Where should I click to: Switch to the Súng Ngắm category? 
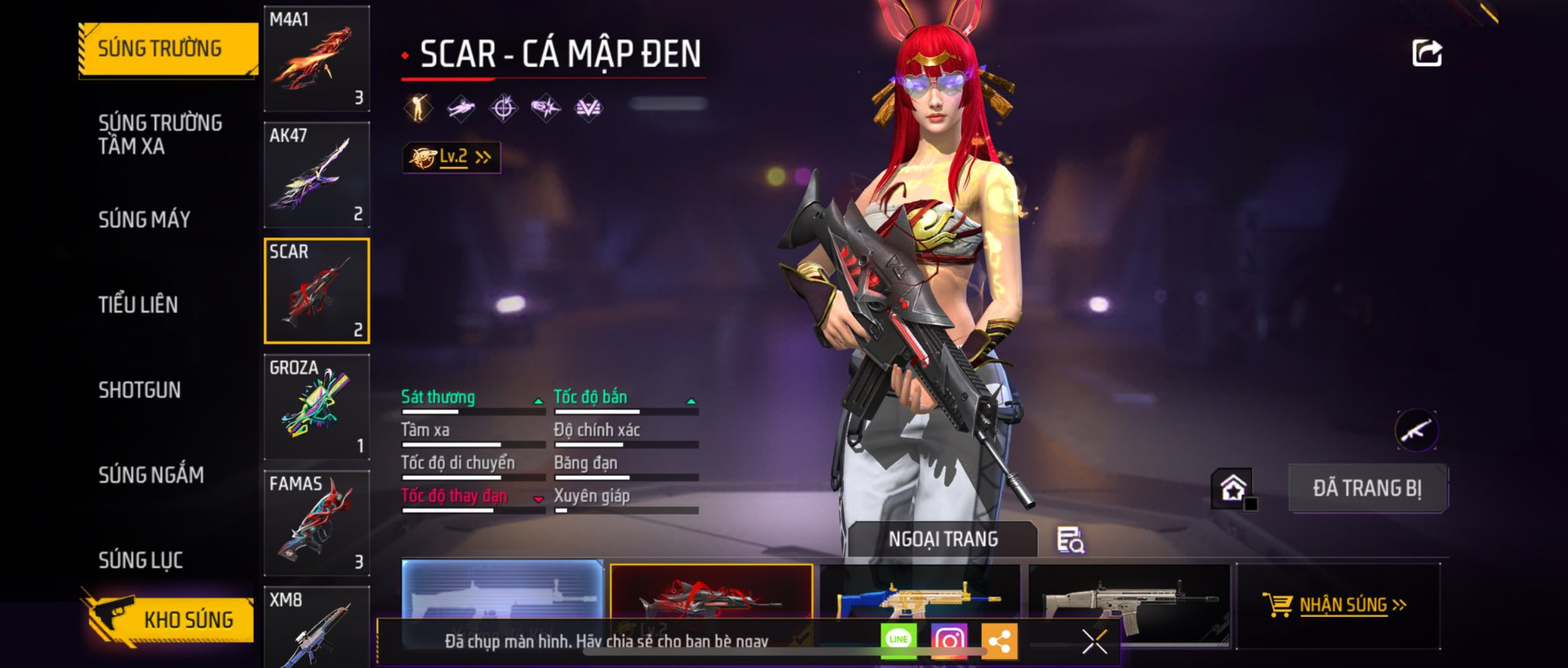[151, 475]
